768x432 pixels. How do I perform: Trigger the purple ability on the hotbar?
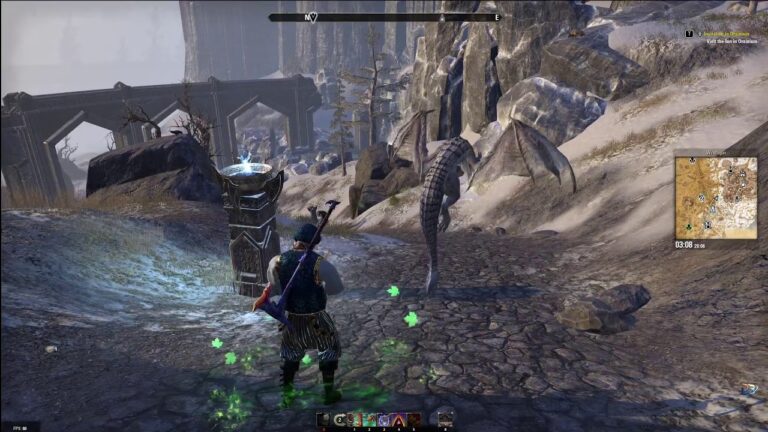tap(382, 419)
